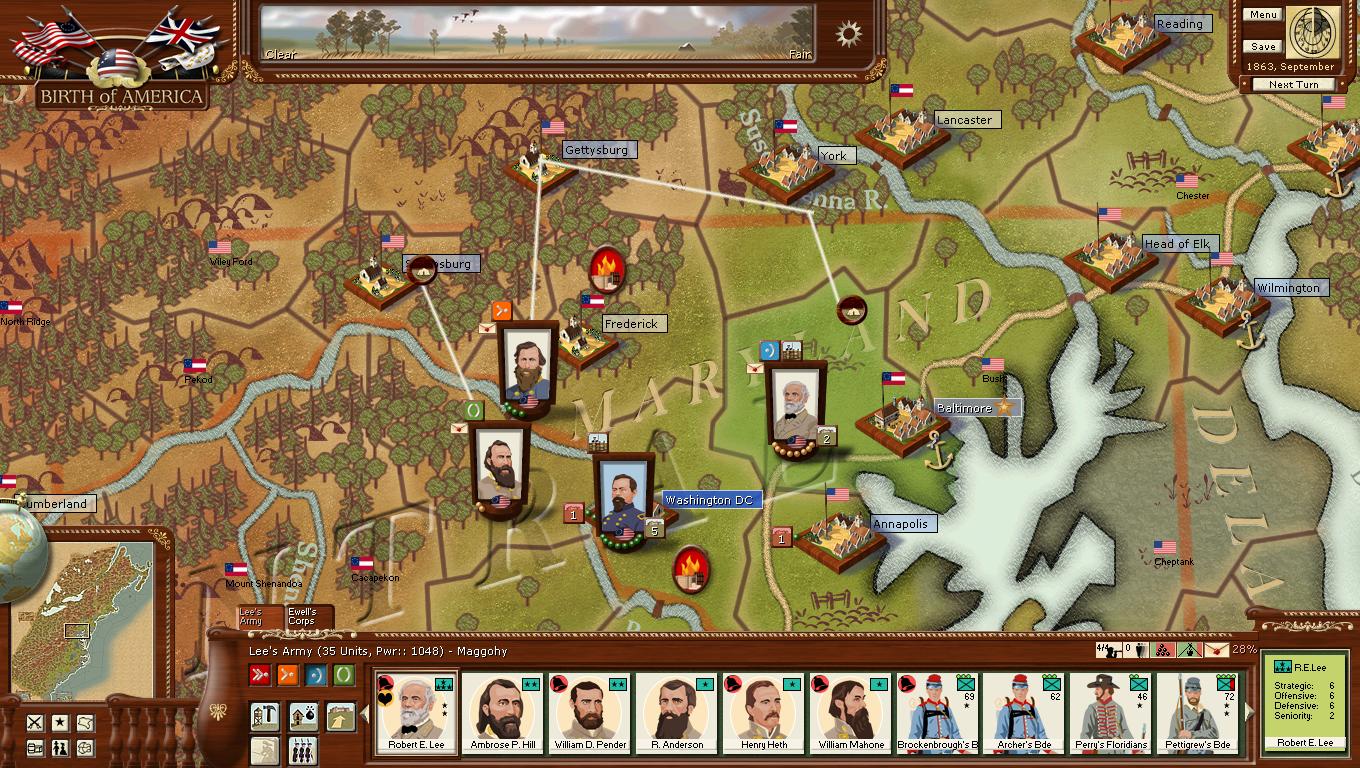Click the fortification build order icon
The image size is (1360, 768).
tap(263, 716)
